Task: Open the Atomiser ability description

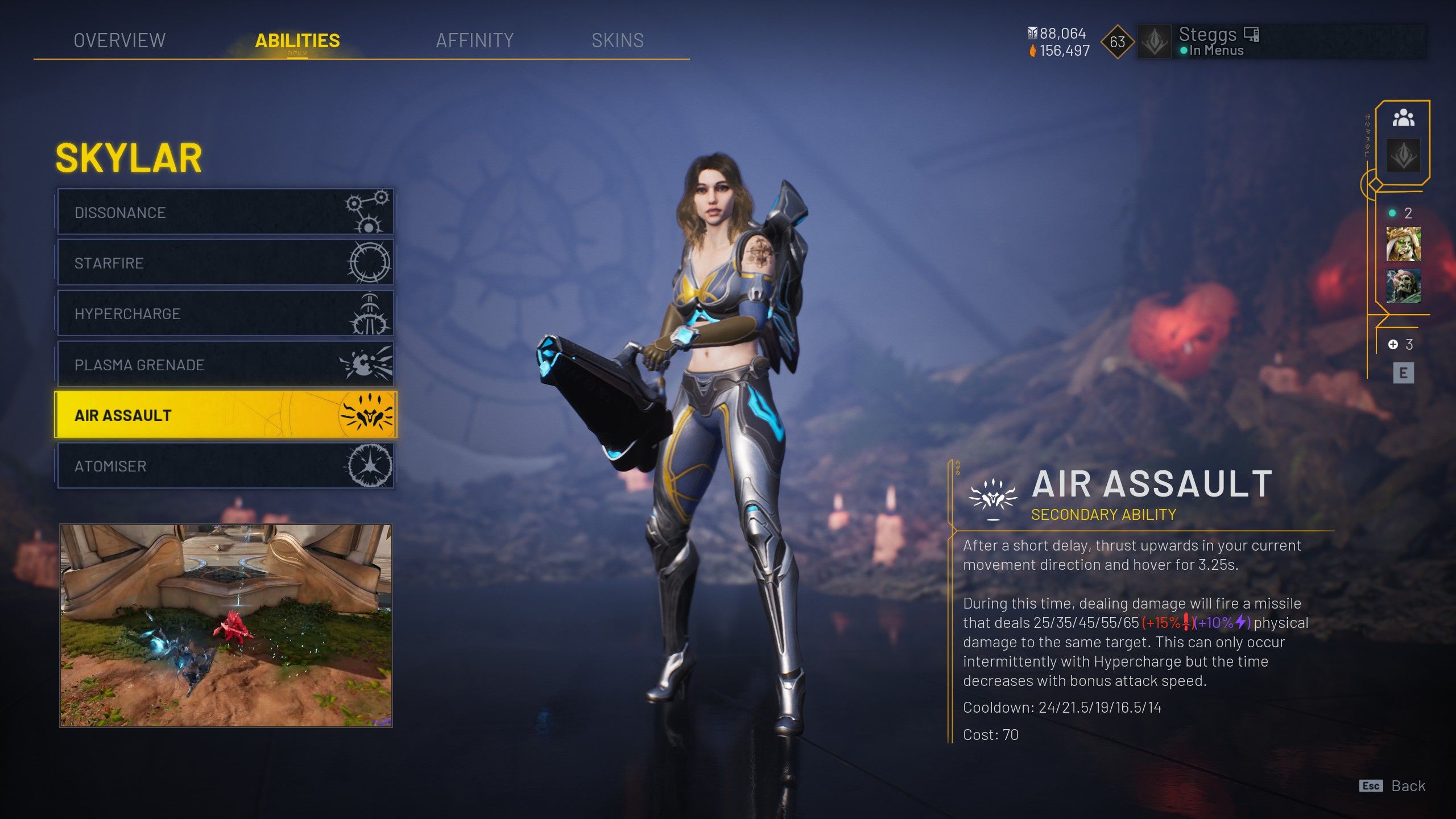Action: (x=225, y=466)
